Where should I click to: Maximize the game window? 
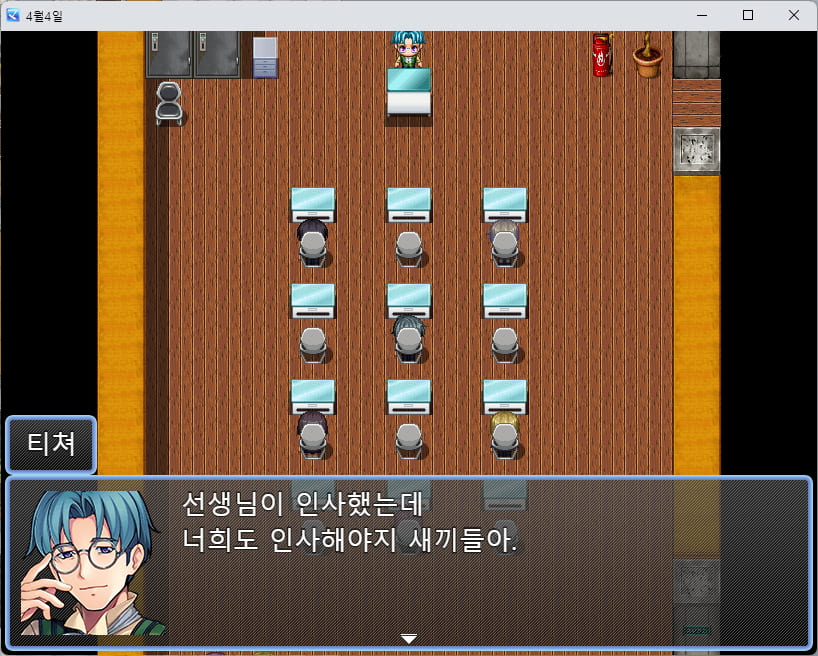click(747, 15)
